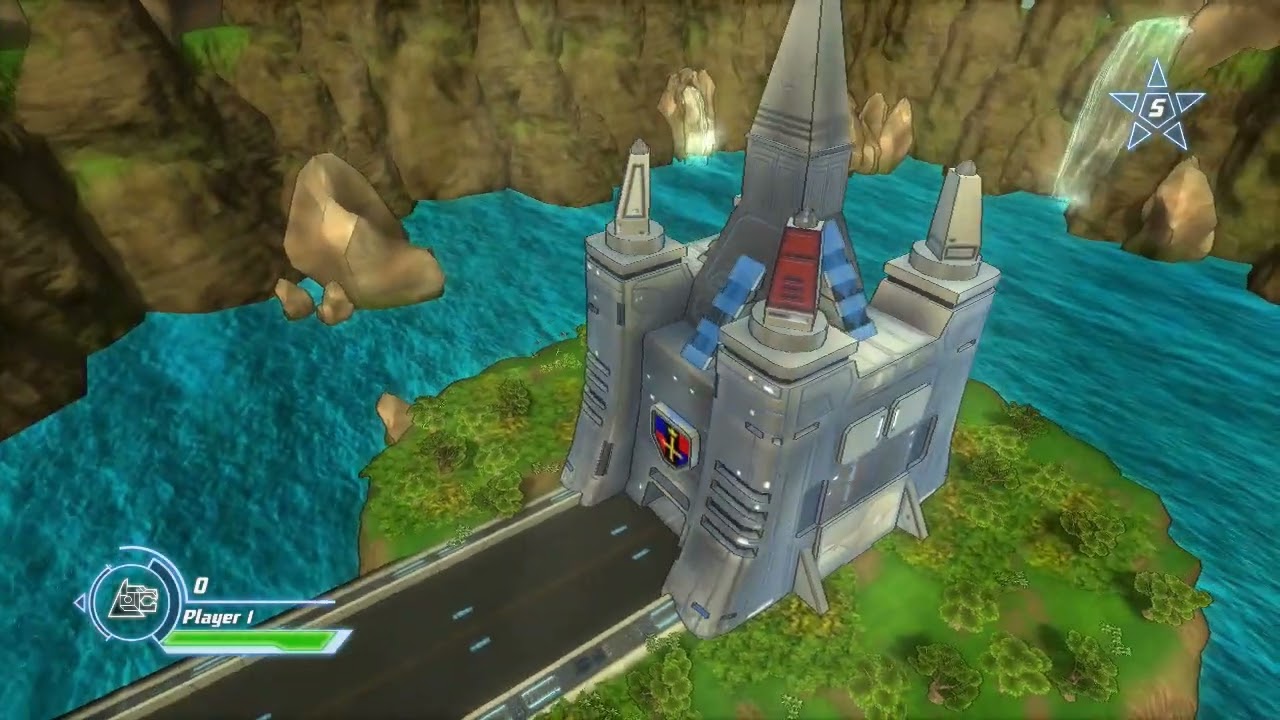Viewport: 1280px width, 720px height.
Task: Select the star badge marked S
Action: pyautogui.click(x=1157, y=108)
